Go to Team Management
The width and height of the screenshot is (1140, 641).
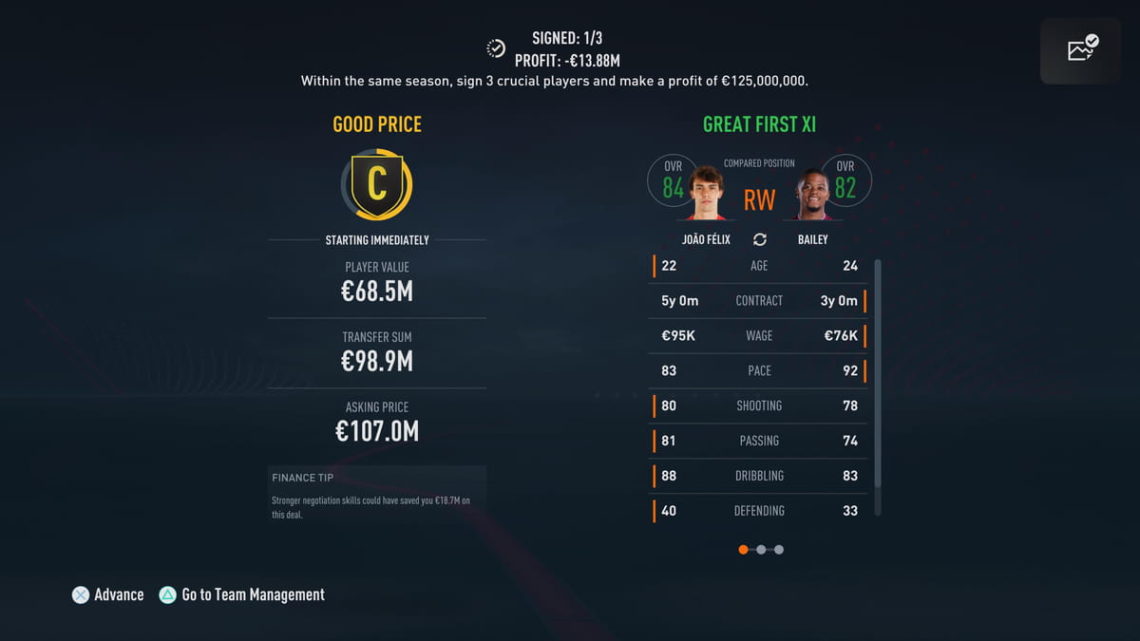[x=241, y=595]
